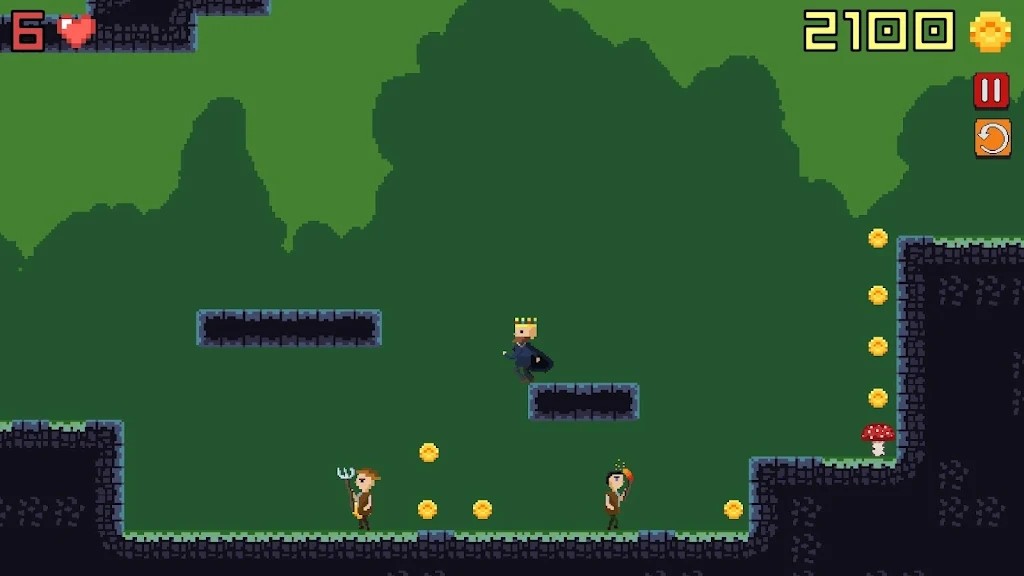Restart the level using the orange arrow button
Viewport: 1024px width, 576px height.
tap(992, 138)
